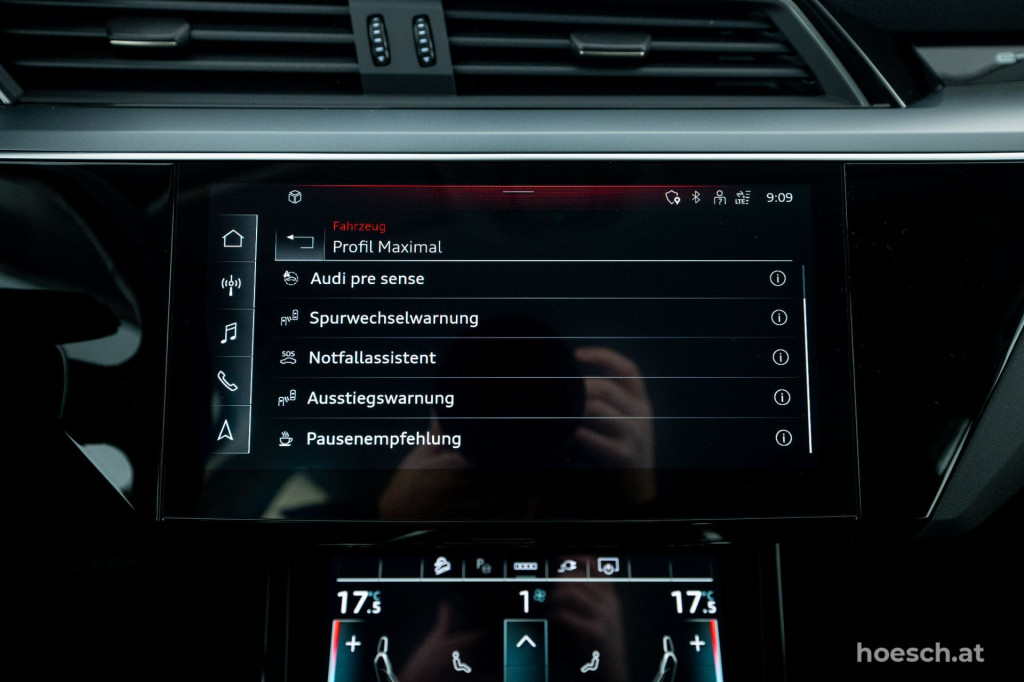The image size is (1024, 682).
Task: Open the Ausstiegswarnung option
Action: [x=380, y=398]
